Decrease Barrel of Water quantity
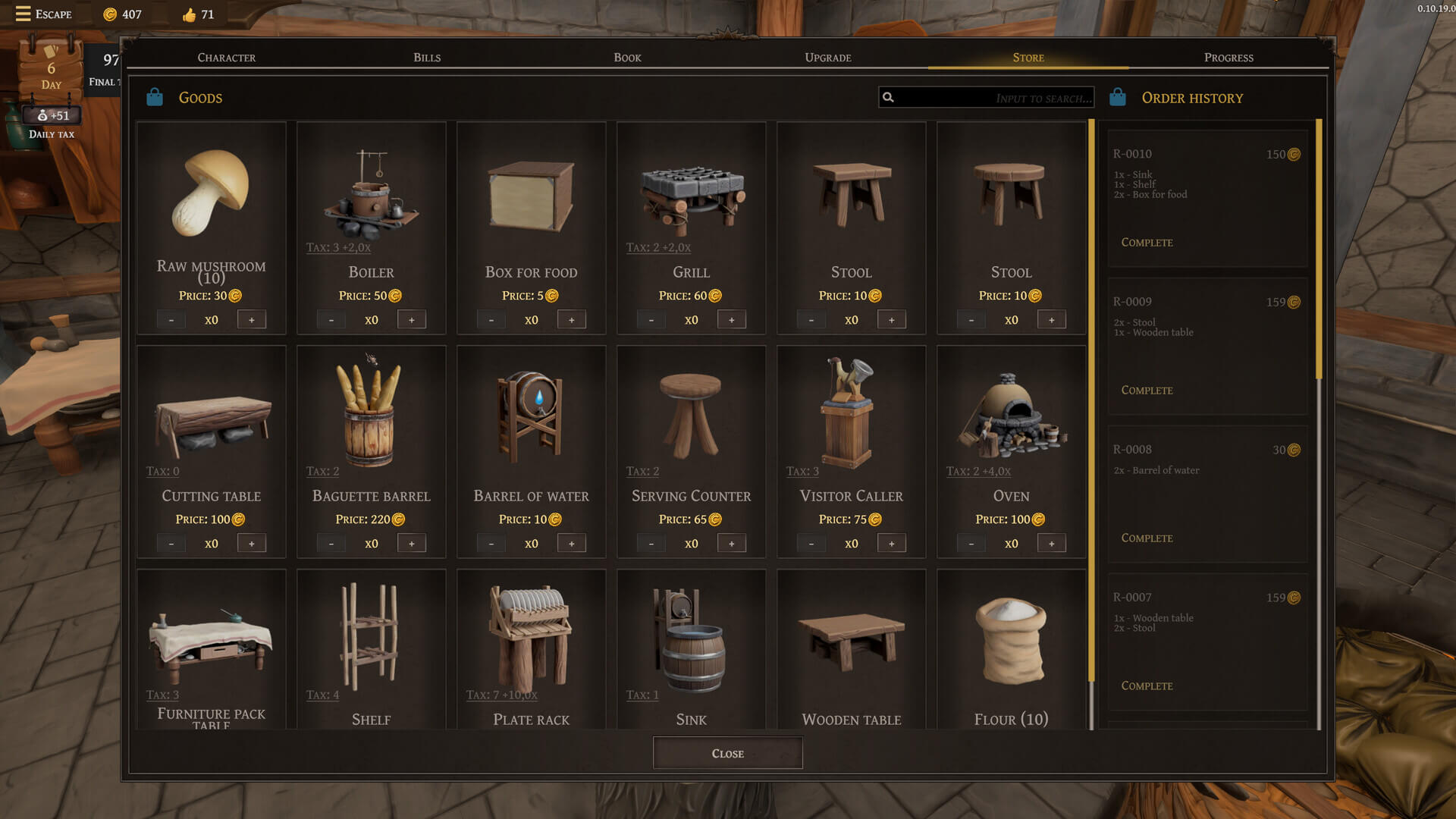This screenshot has height=819, width=1456. point(491,544)
